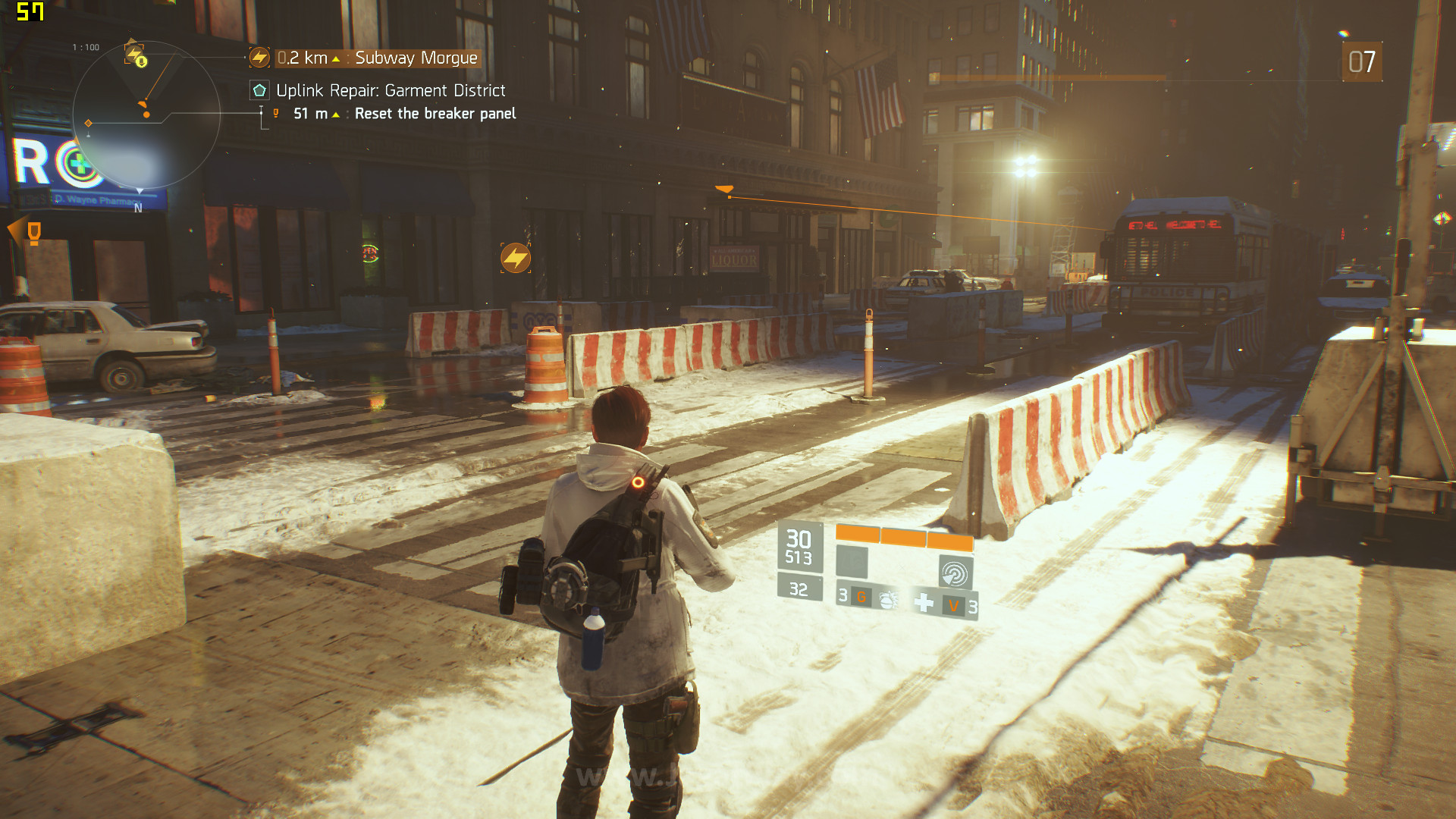Select the orange objective marker at screen edge
The height and width of the screenshot is (819, 1456).
click(x=33, y=232)
